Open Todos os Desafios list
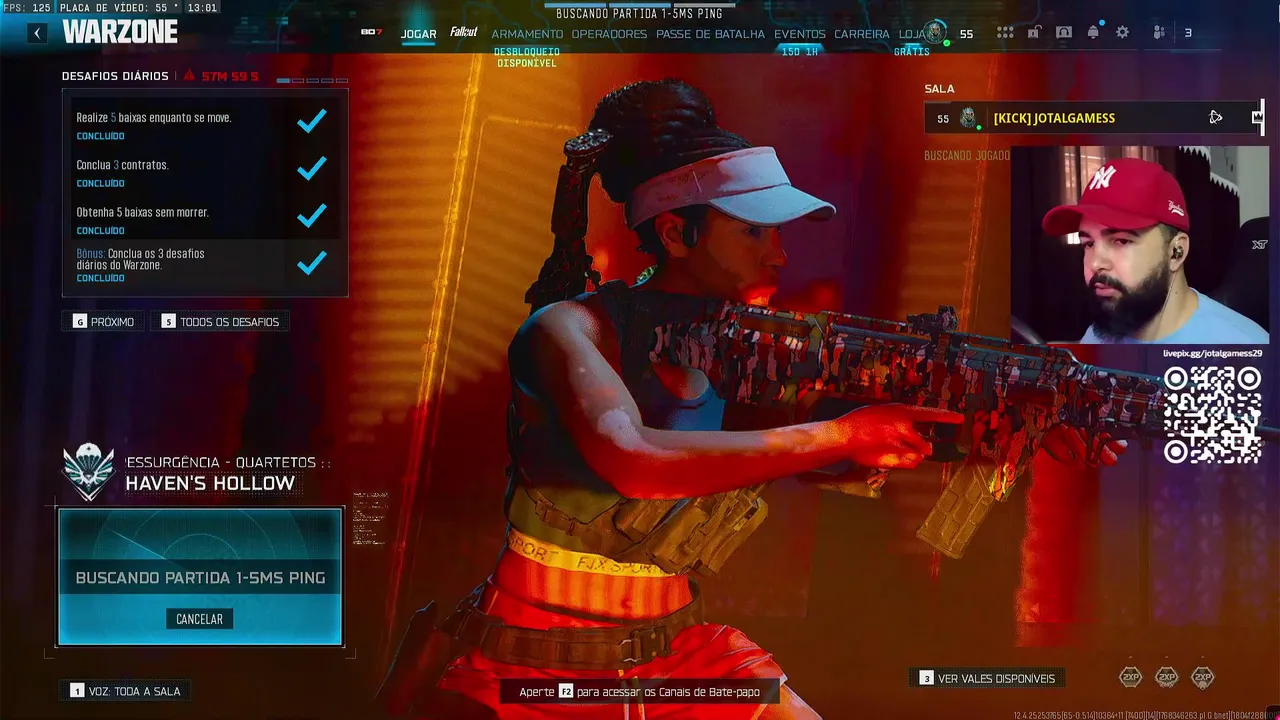This screenshot has height=720, width=1280. click(x=220, y=322)
